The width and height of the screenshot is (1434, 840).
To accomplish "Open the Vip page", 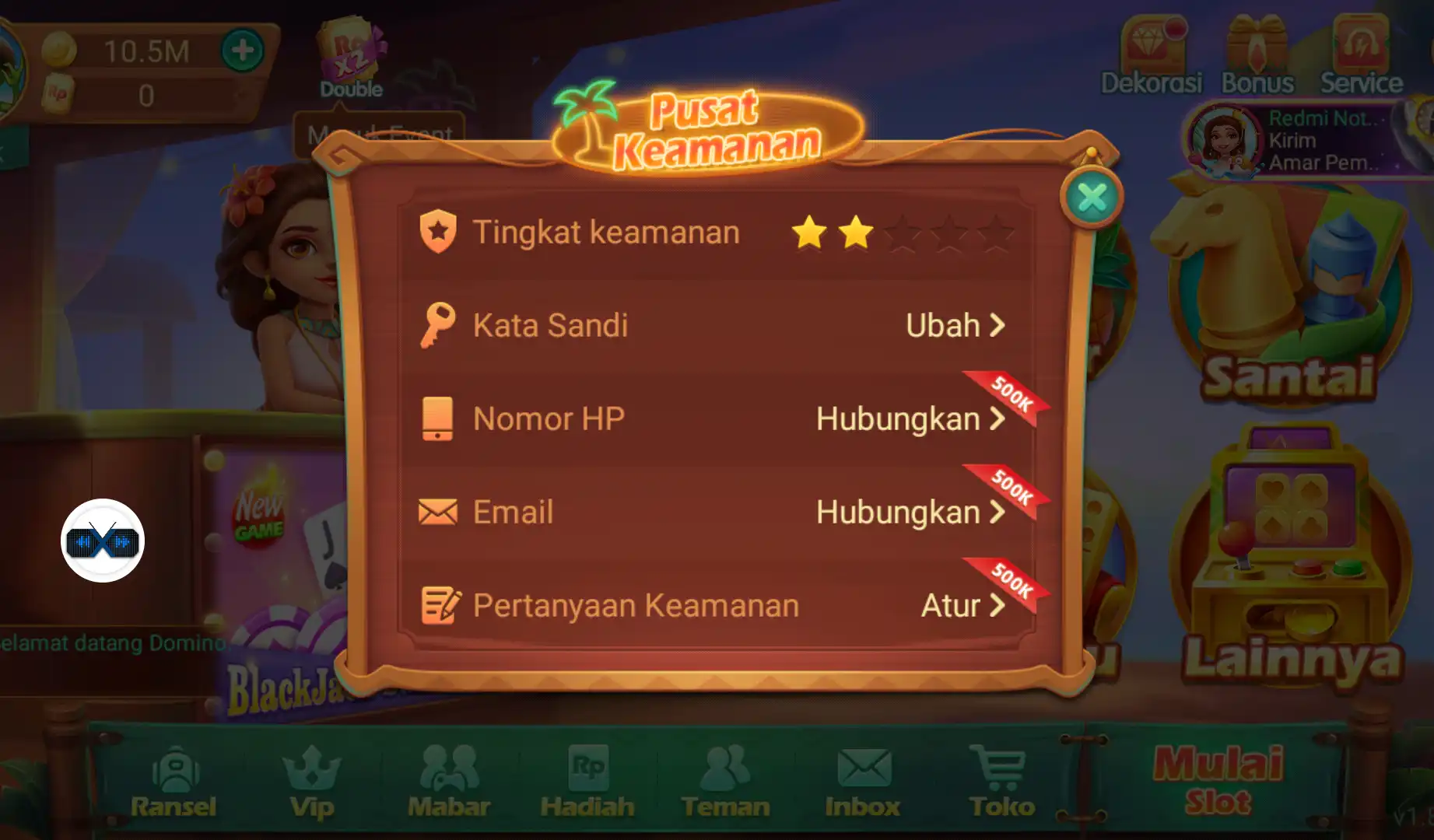I will tap(314, 778).
